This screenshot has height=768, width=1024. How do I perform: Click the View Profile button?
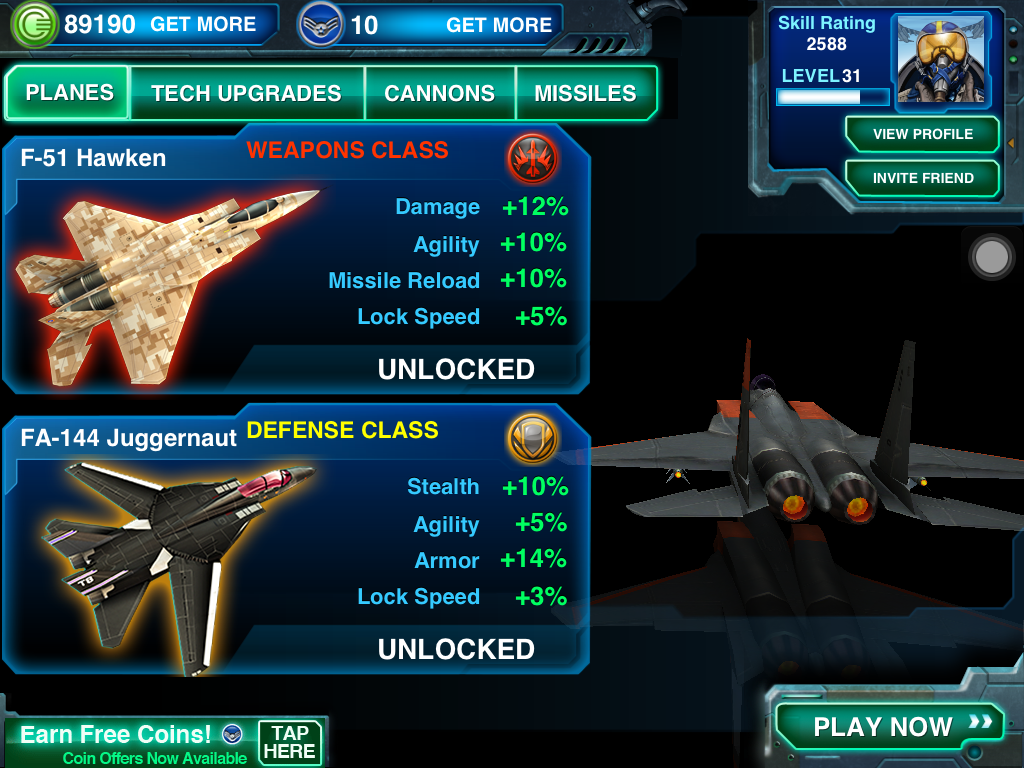922,134
